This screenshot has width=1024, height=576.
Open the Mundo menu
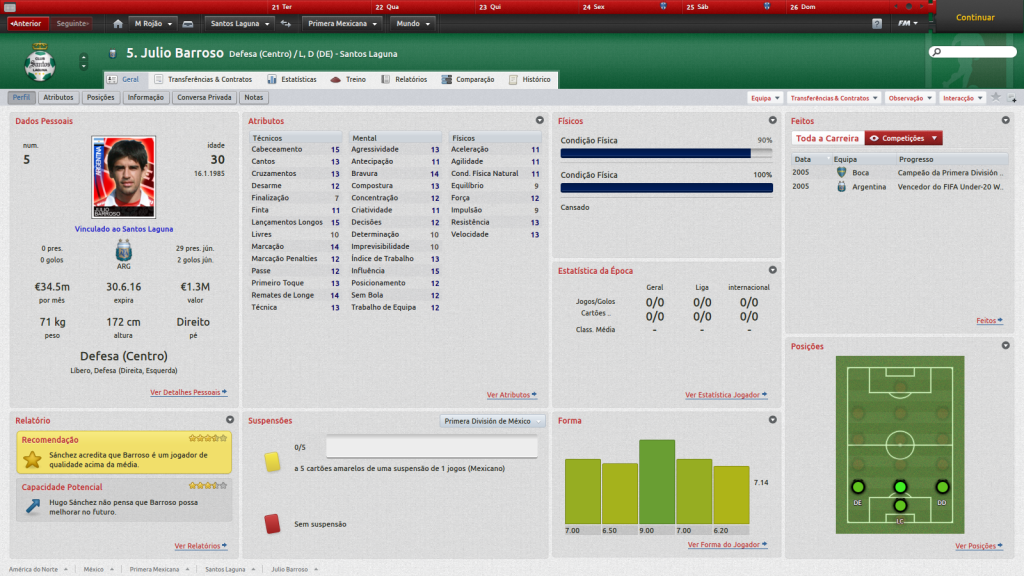point(413,23)
